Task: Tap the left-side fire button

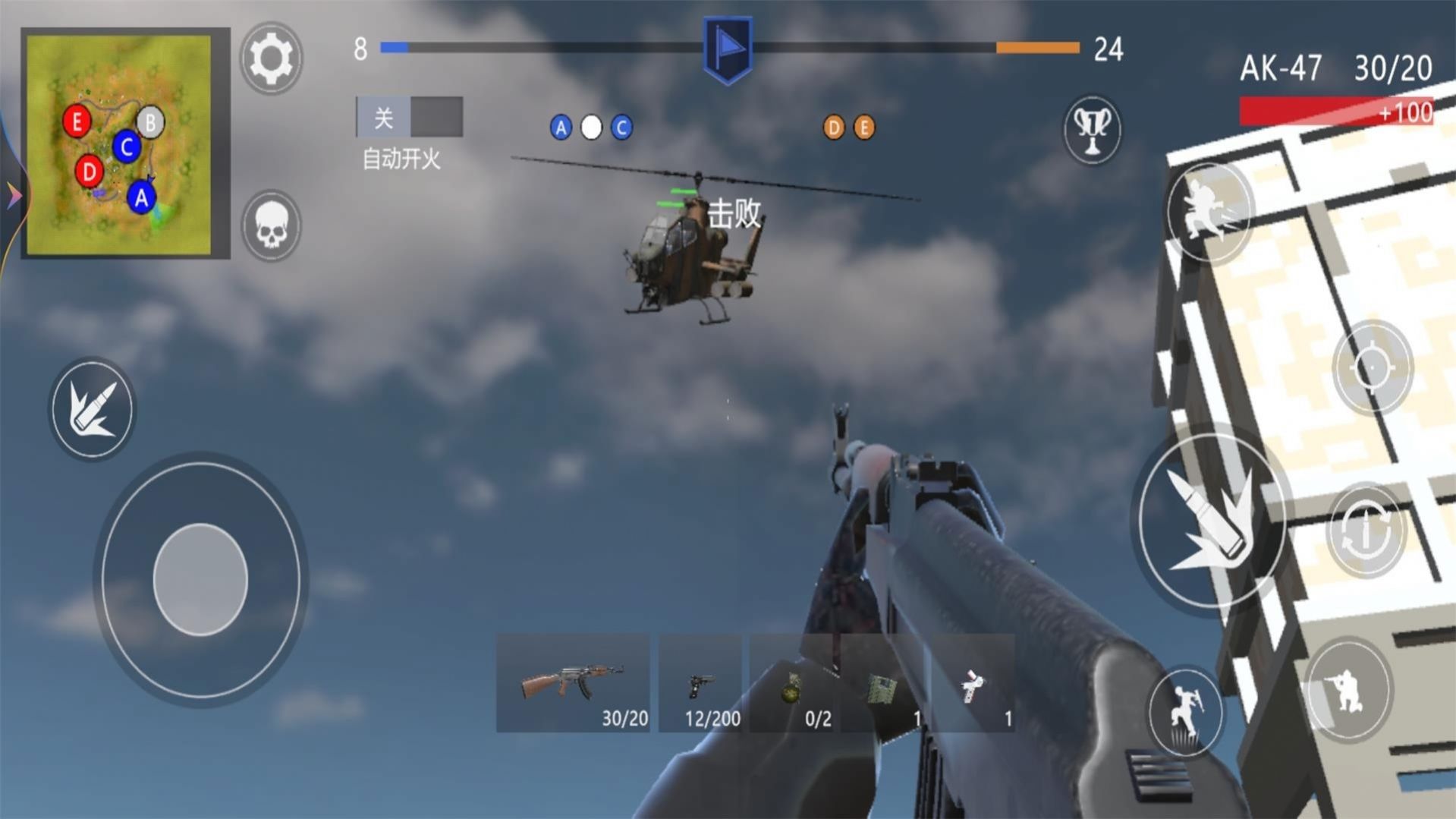Action: pyautogui.click(x=92, y=410)
